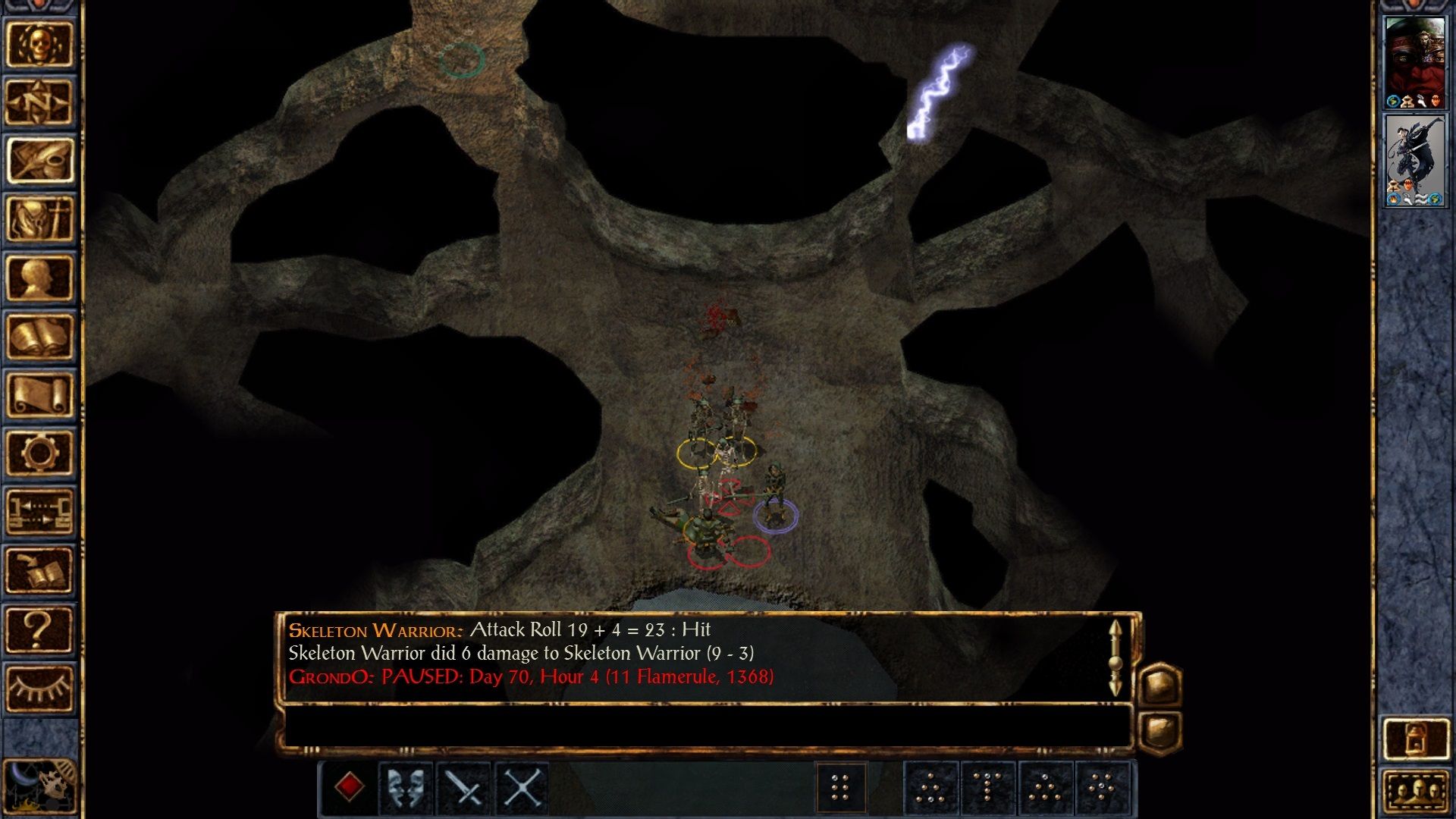Choose the two-column default formation
The height and width of the screenshot is (819, 1456).
tap(842, 787)
